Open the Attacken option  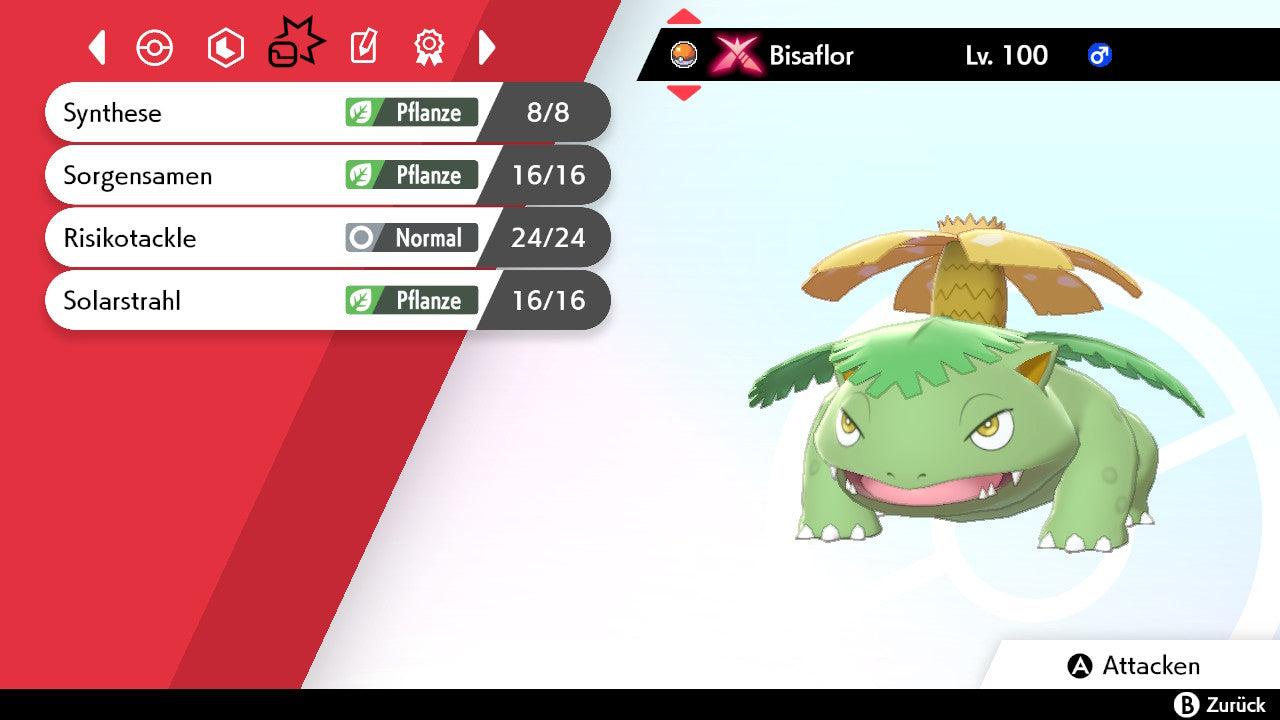point(1134,666)
